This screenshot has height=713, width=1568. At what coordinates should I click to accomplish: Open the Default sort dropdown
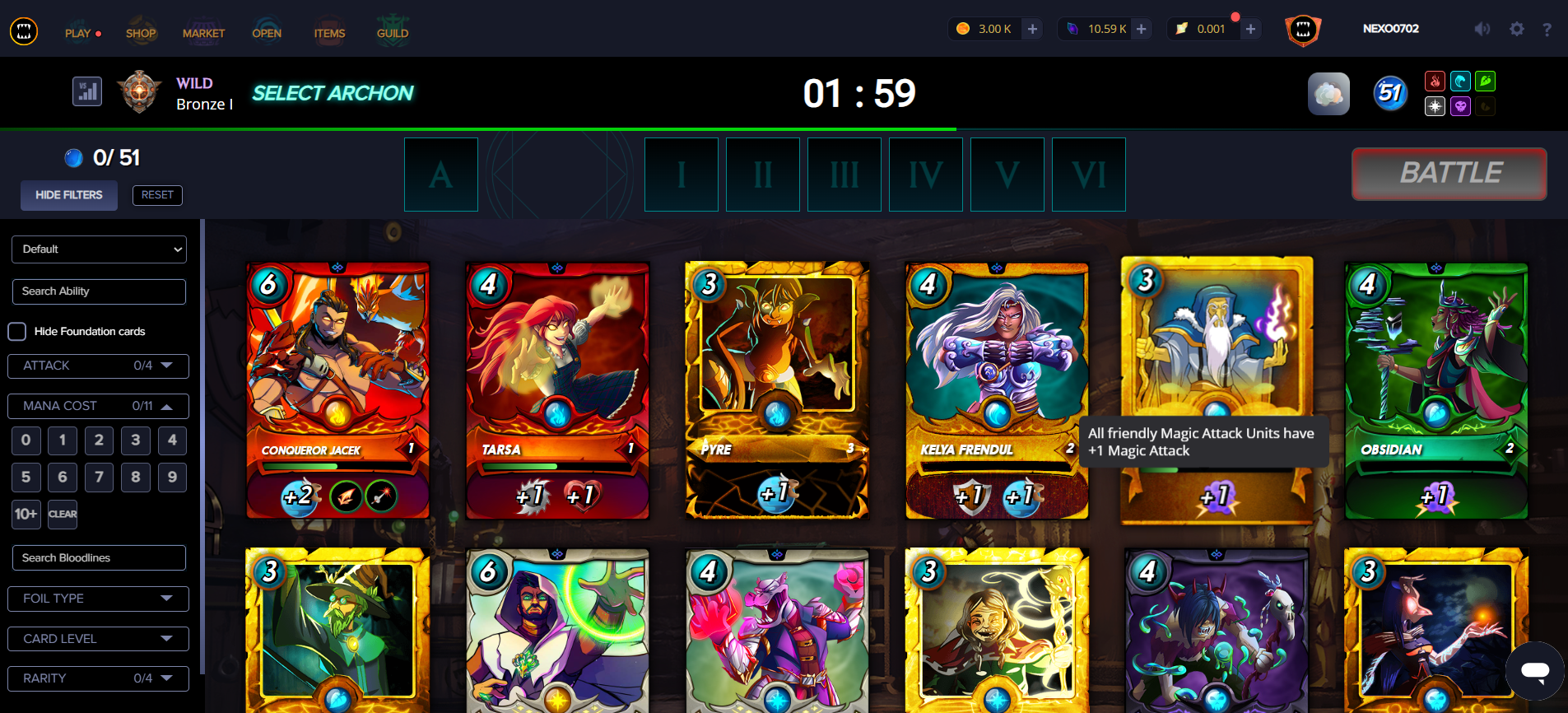(99, 249)
